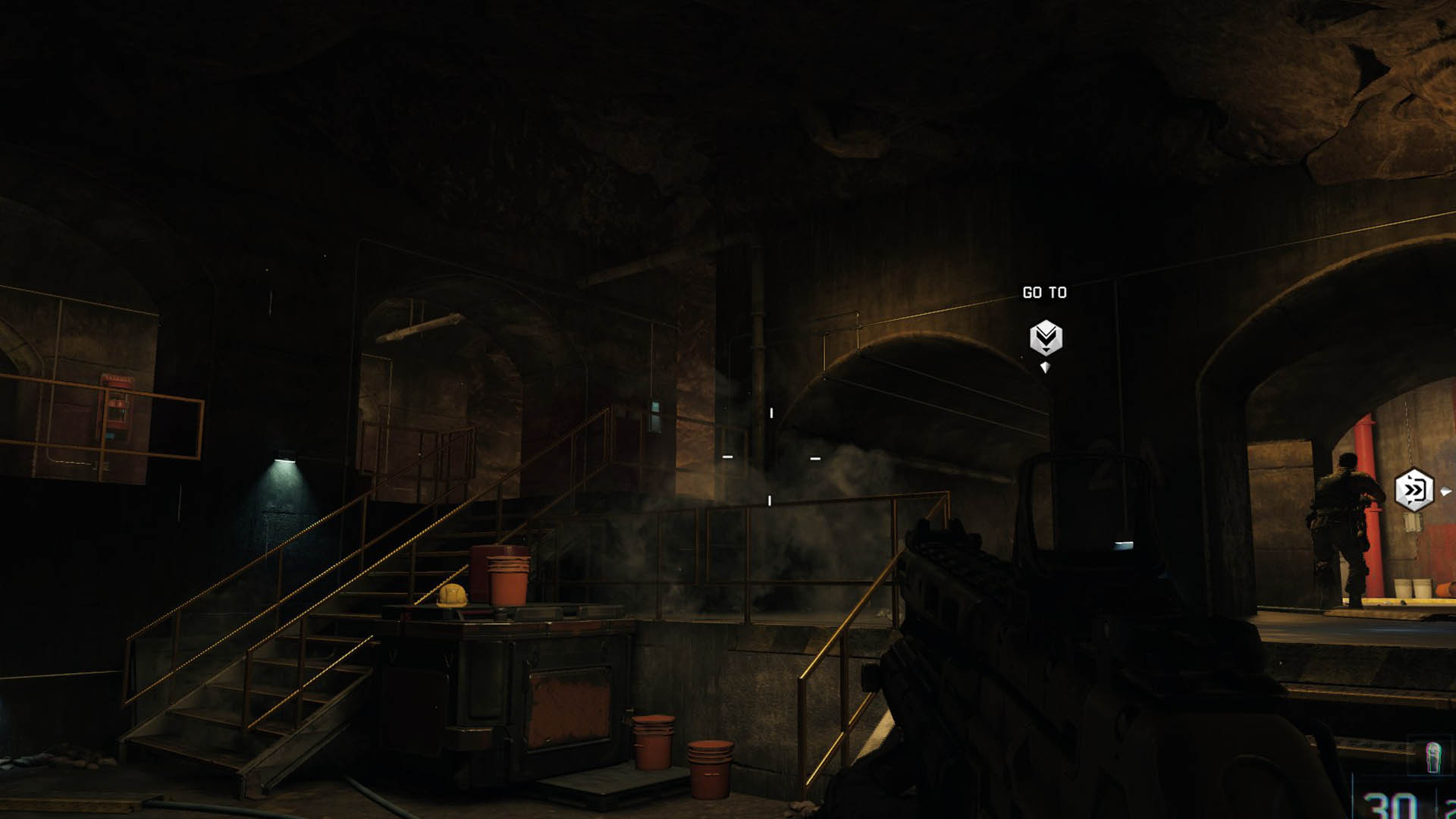This screenshot has height=819, width=1456.
Task: Select the grenade equipment icon
Action: coord(1432,758)
